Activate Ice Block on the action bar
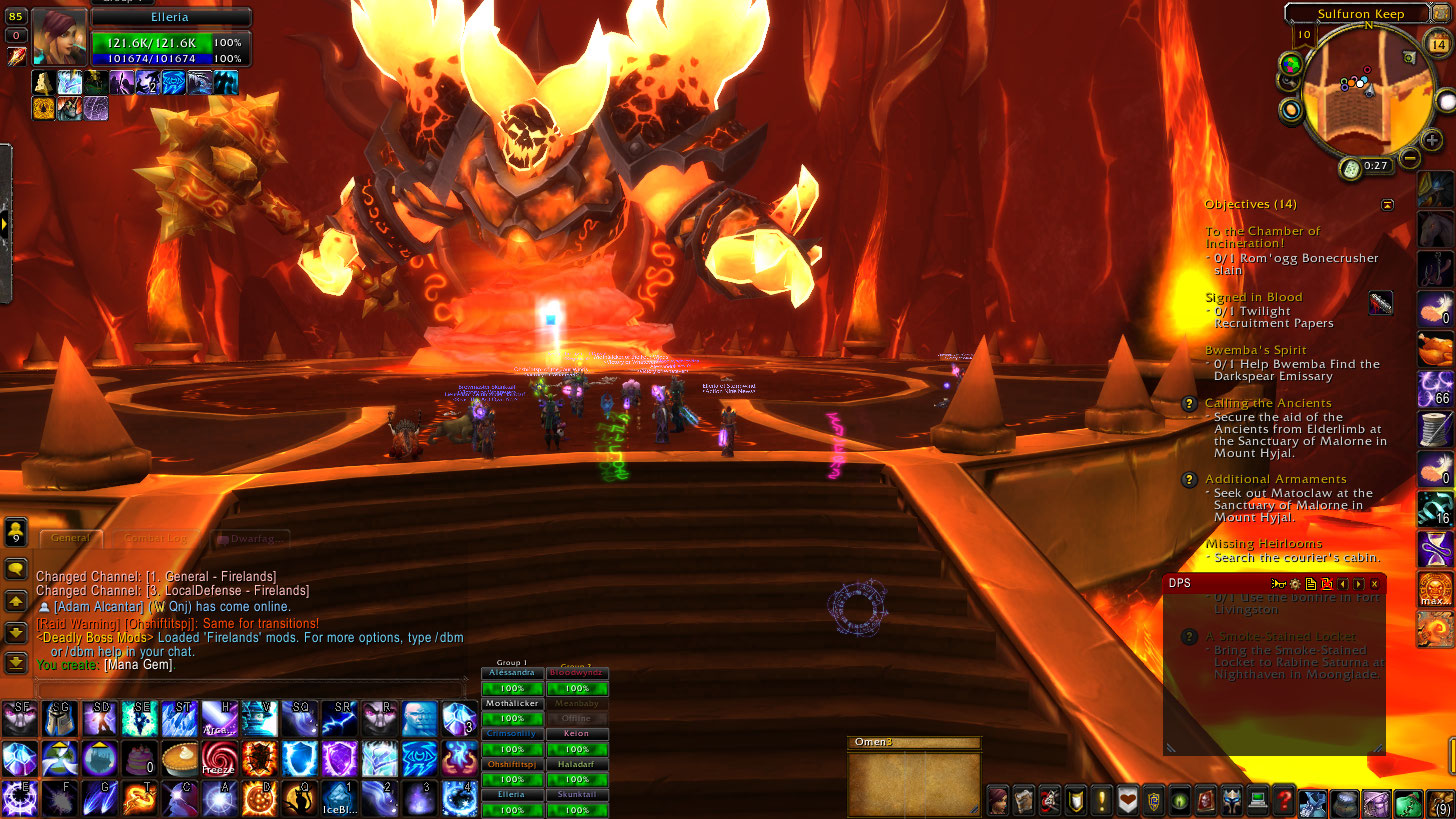The height and width of the screenshot is (819, 1456). 338,799
